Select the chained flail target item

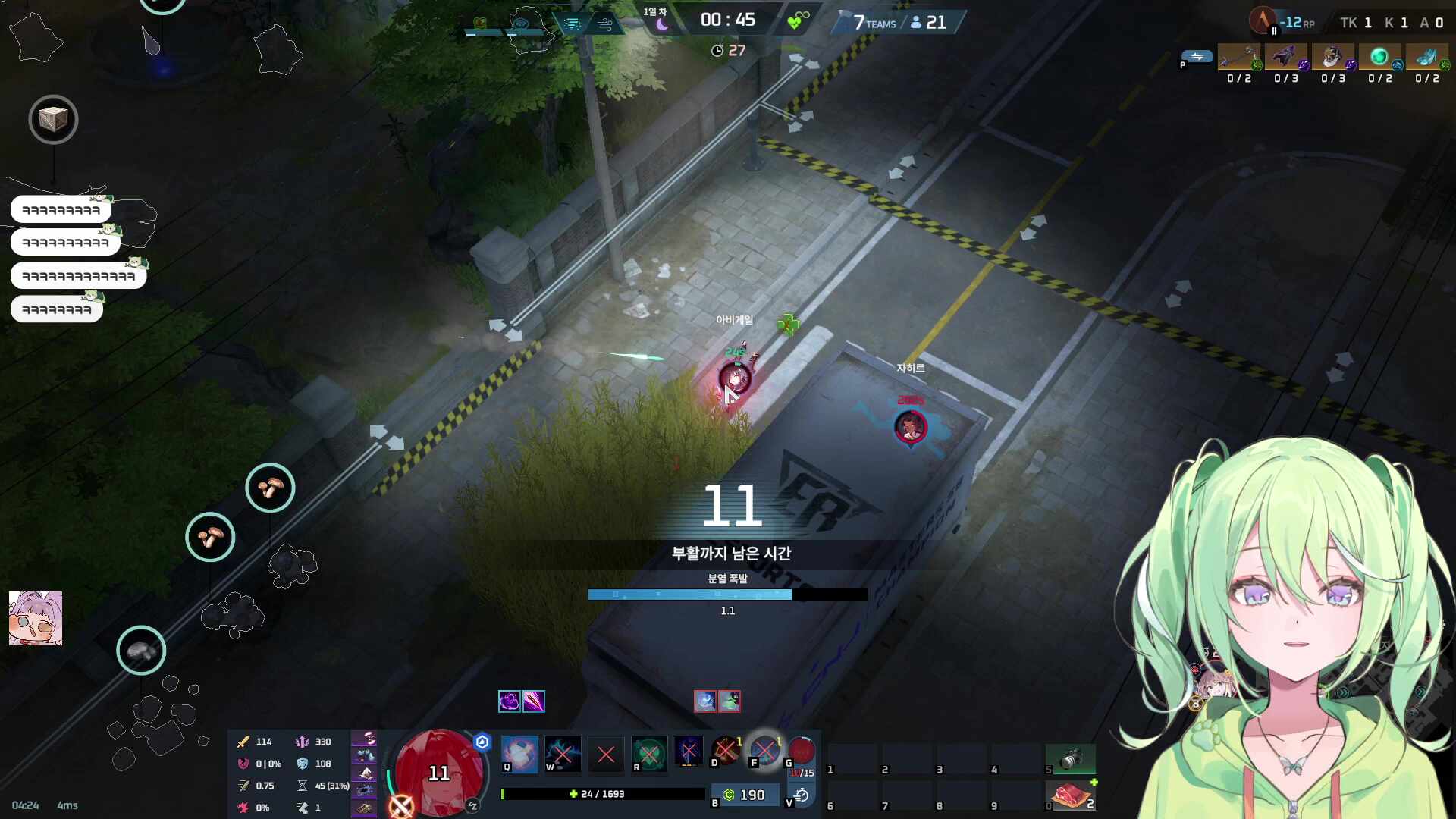pos(1239,57)
